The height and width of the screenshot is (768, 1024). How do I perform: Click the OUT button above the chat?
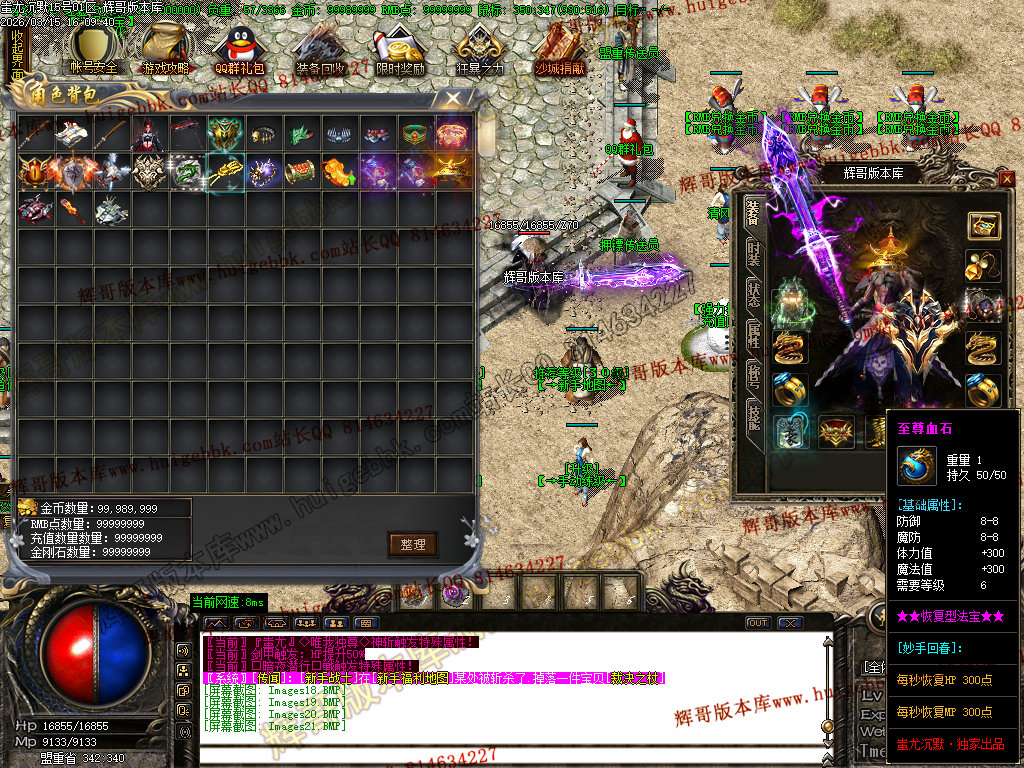pyautogui.click(x=758, y=623)
